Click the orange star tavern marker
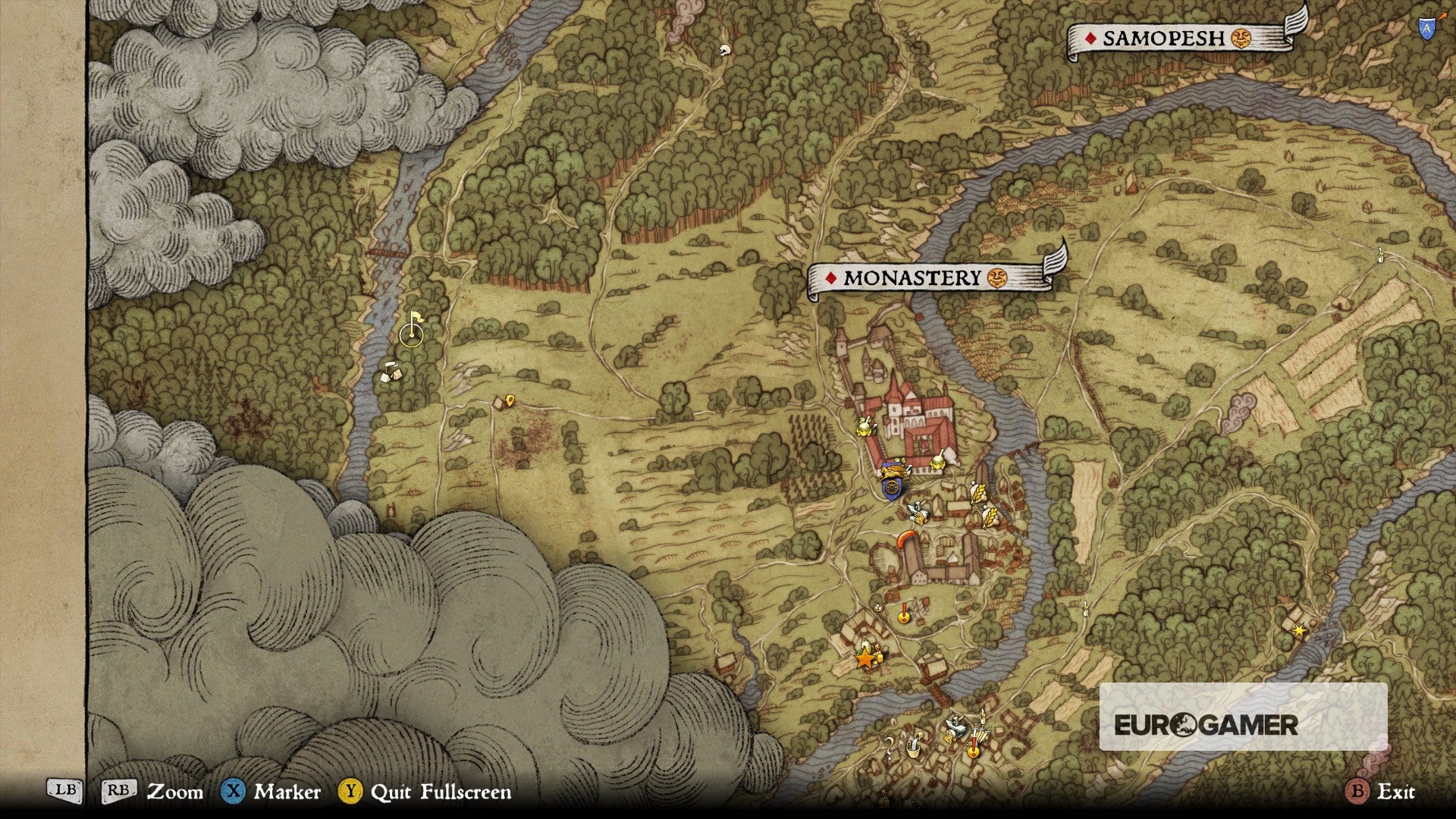1456x819 pixels. point(865,658)
